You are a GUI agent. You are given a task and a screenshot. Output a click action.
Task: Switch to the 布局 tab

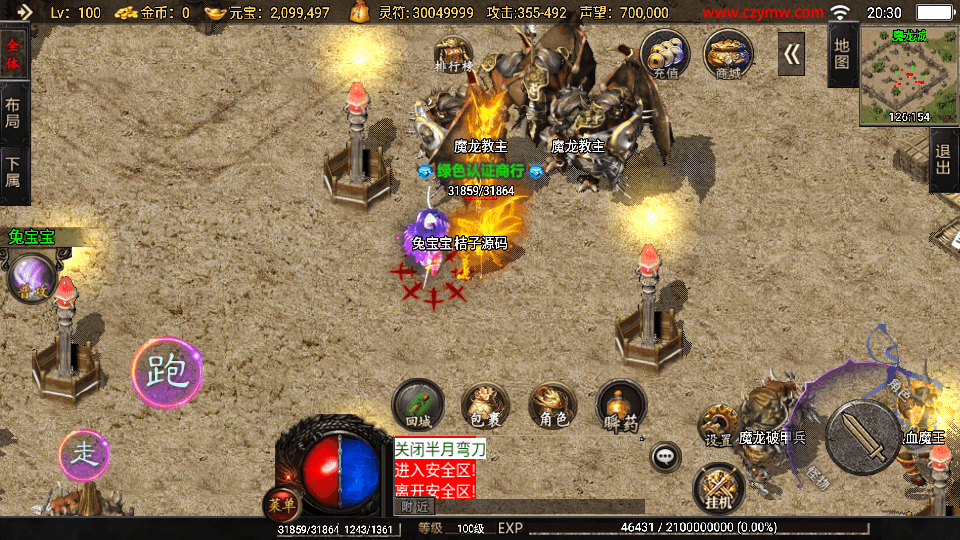(x=14, y=113)
